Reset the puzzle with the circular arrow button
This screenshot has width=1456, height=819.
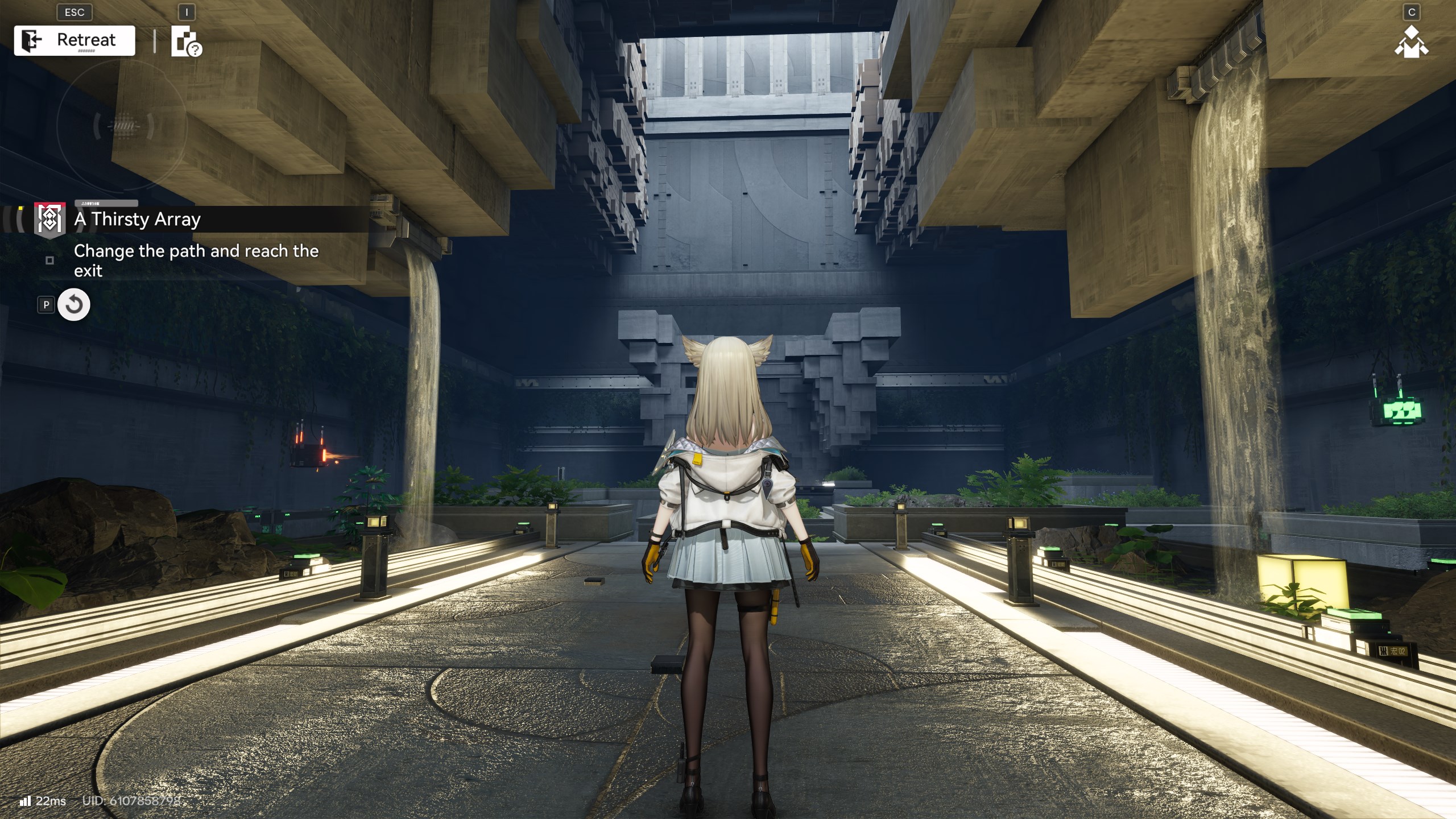(74, 305)
